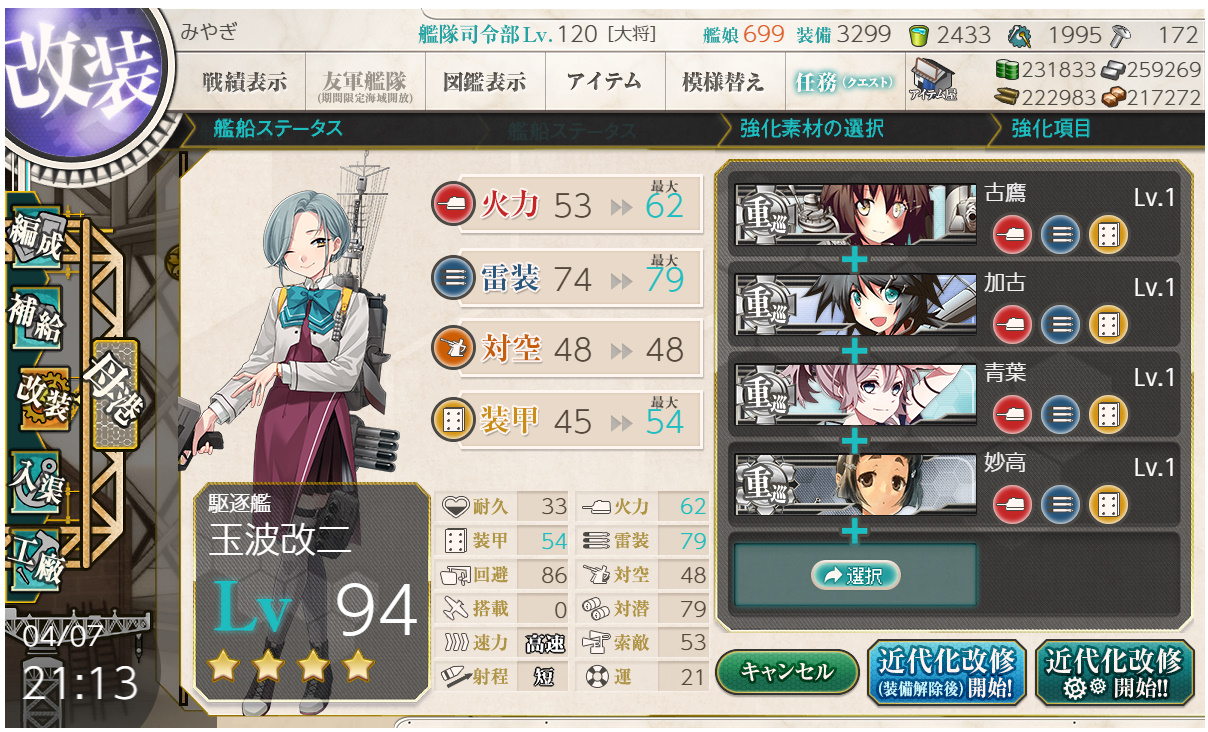
Task: Open the 模様替え furniture menu
Action: pos(723,82)
